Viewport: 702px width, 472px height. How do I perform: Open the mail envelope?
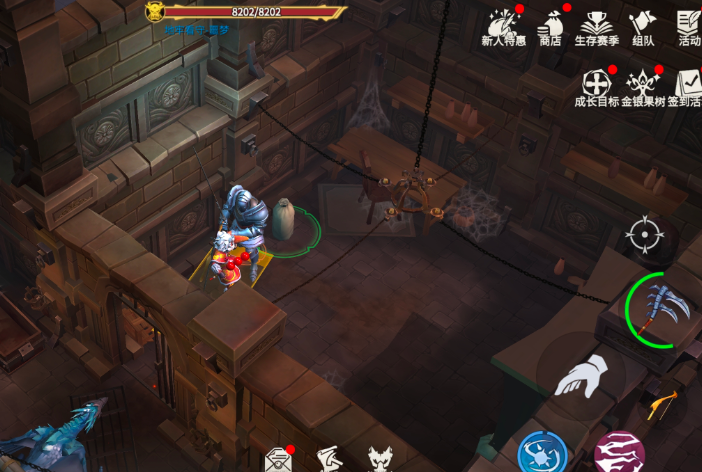coord(277,460)
